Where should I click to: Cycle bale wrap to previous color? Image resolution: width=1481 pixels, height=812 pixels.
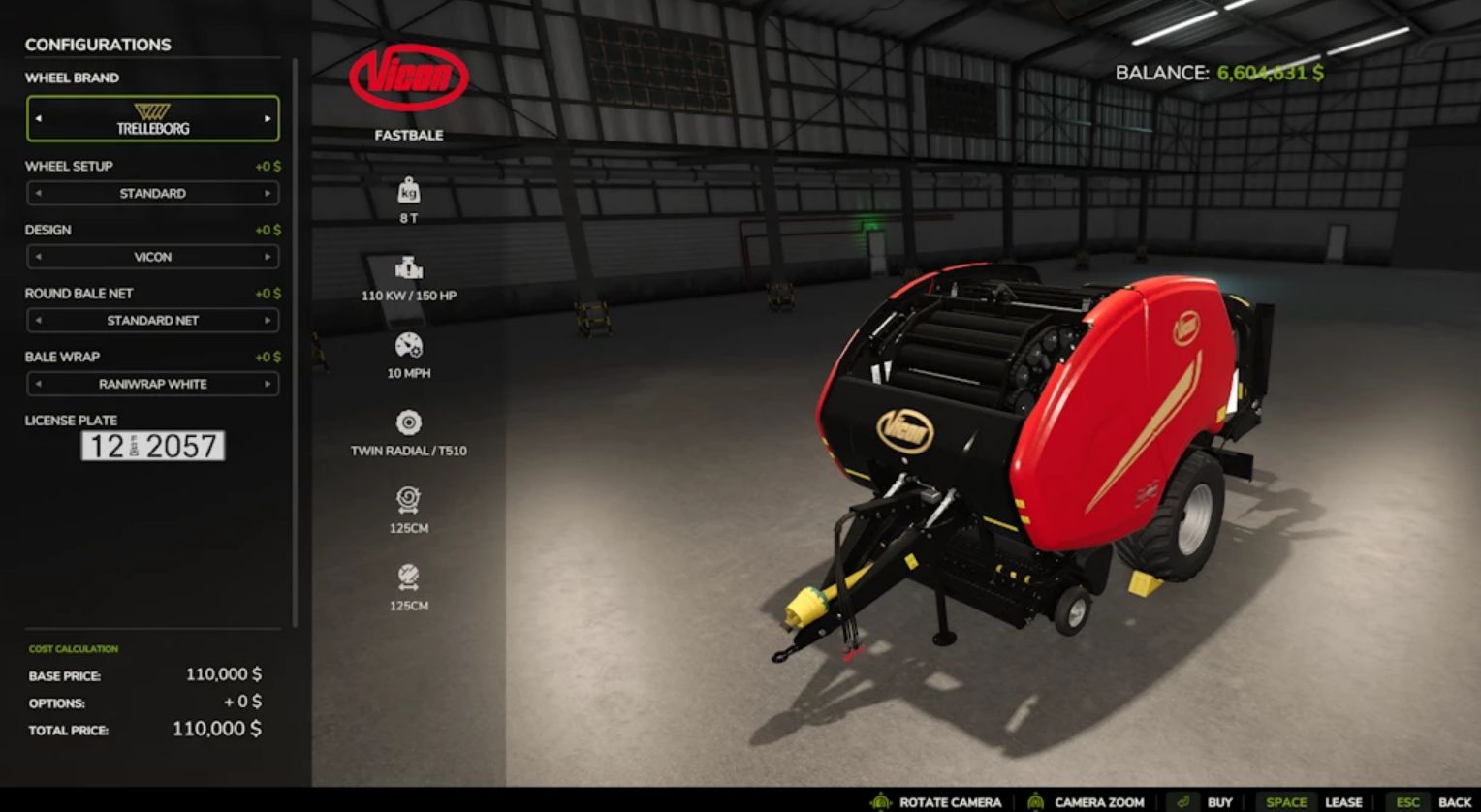[39, 384]
